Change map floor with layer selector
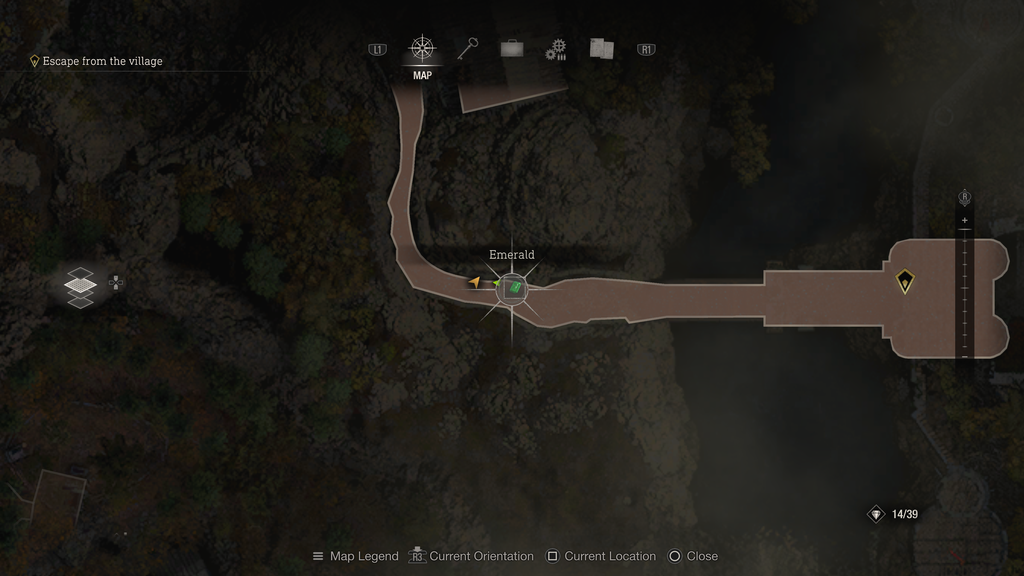 tap(80, 284)
